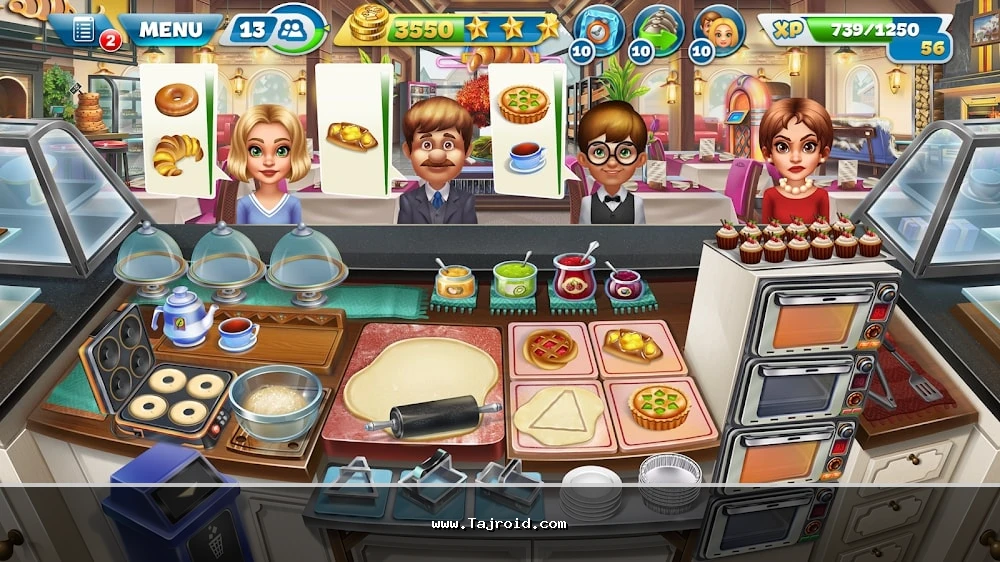Tap the sugar mixing bowl
The height and width of the screenshot is (562, 1000).
[x=276, y=399]
